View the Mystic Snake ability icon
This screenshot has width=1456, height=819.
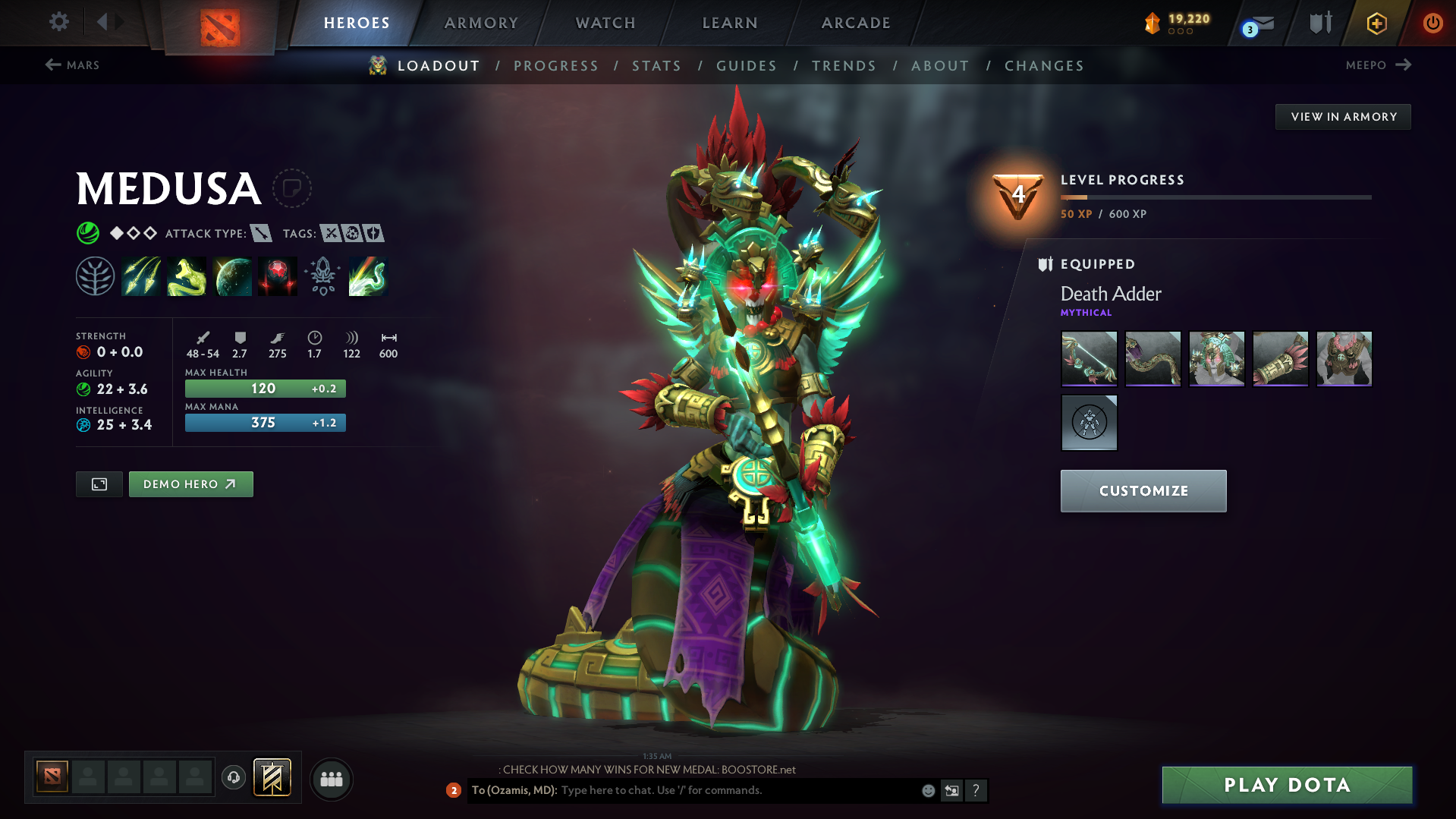pos(187,276)
